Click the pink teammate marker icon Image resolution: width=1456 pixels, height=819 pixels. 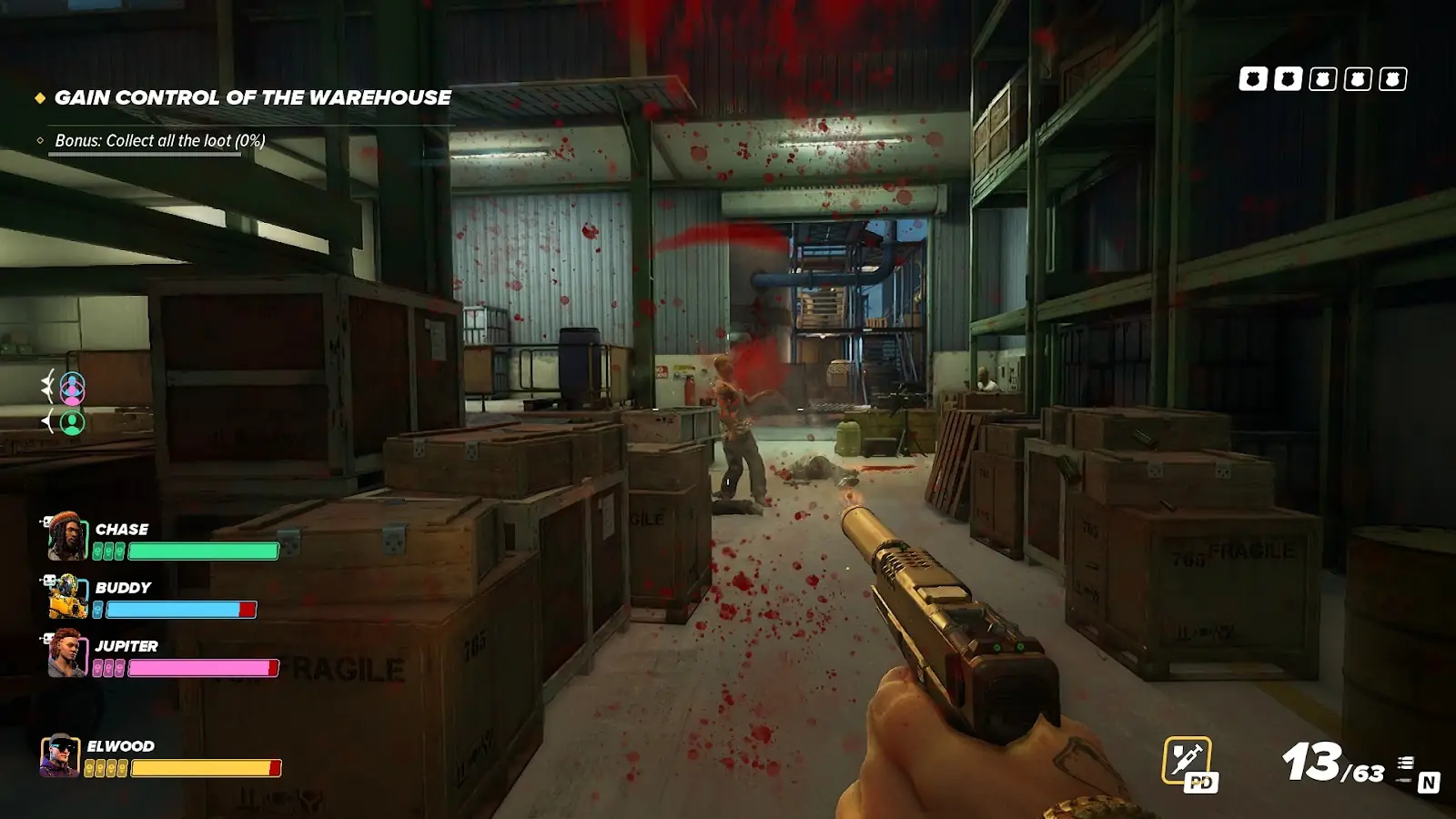73,389
